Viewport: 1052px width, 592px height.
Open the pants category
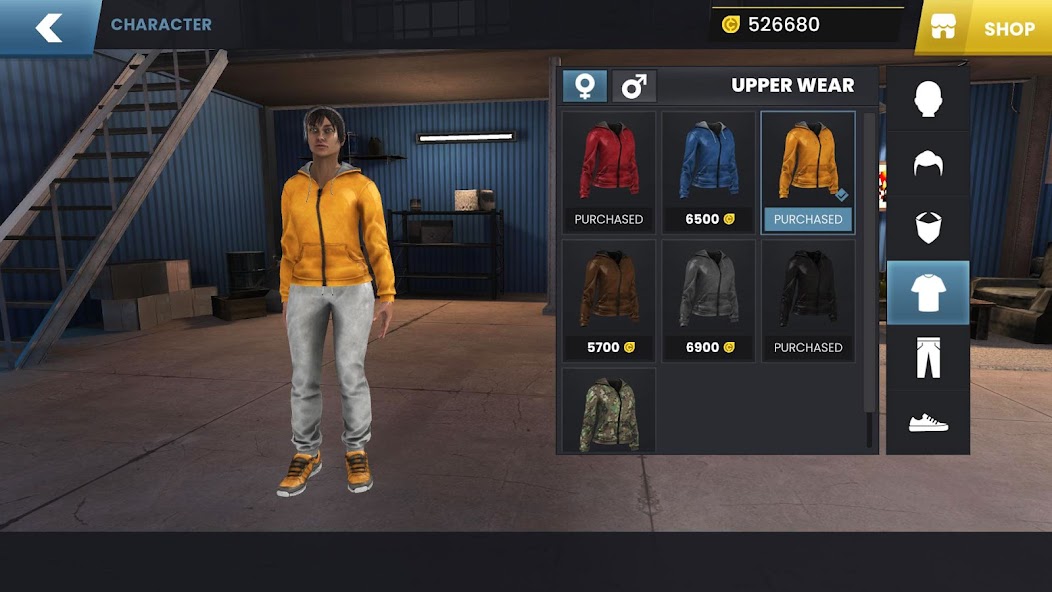(928, 357)
